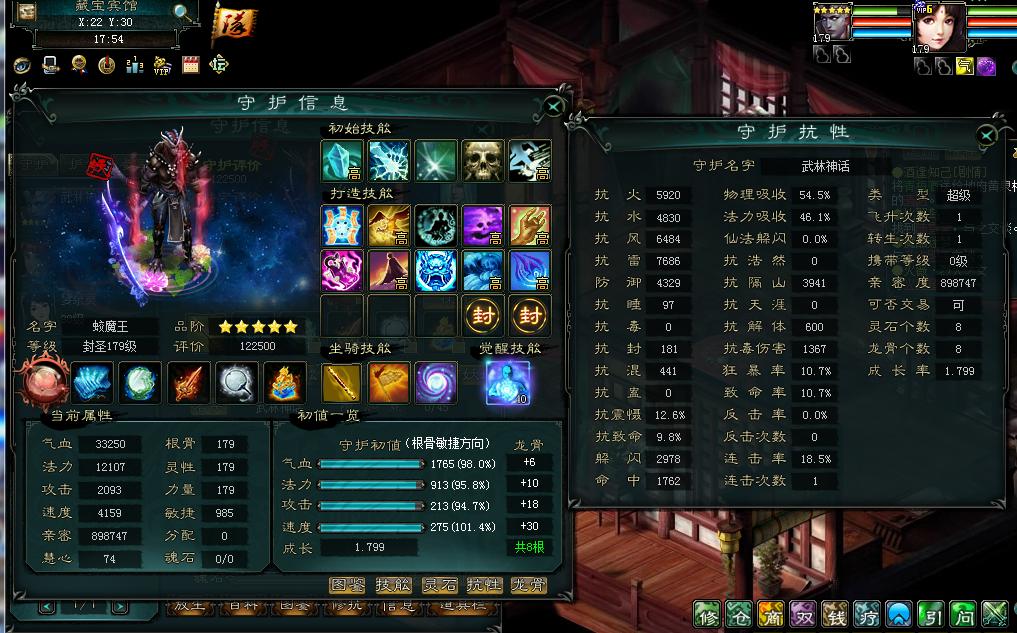1017x633 pixels.
Task: Open the team flag 队 icon
Action: pos(231,22)
